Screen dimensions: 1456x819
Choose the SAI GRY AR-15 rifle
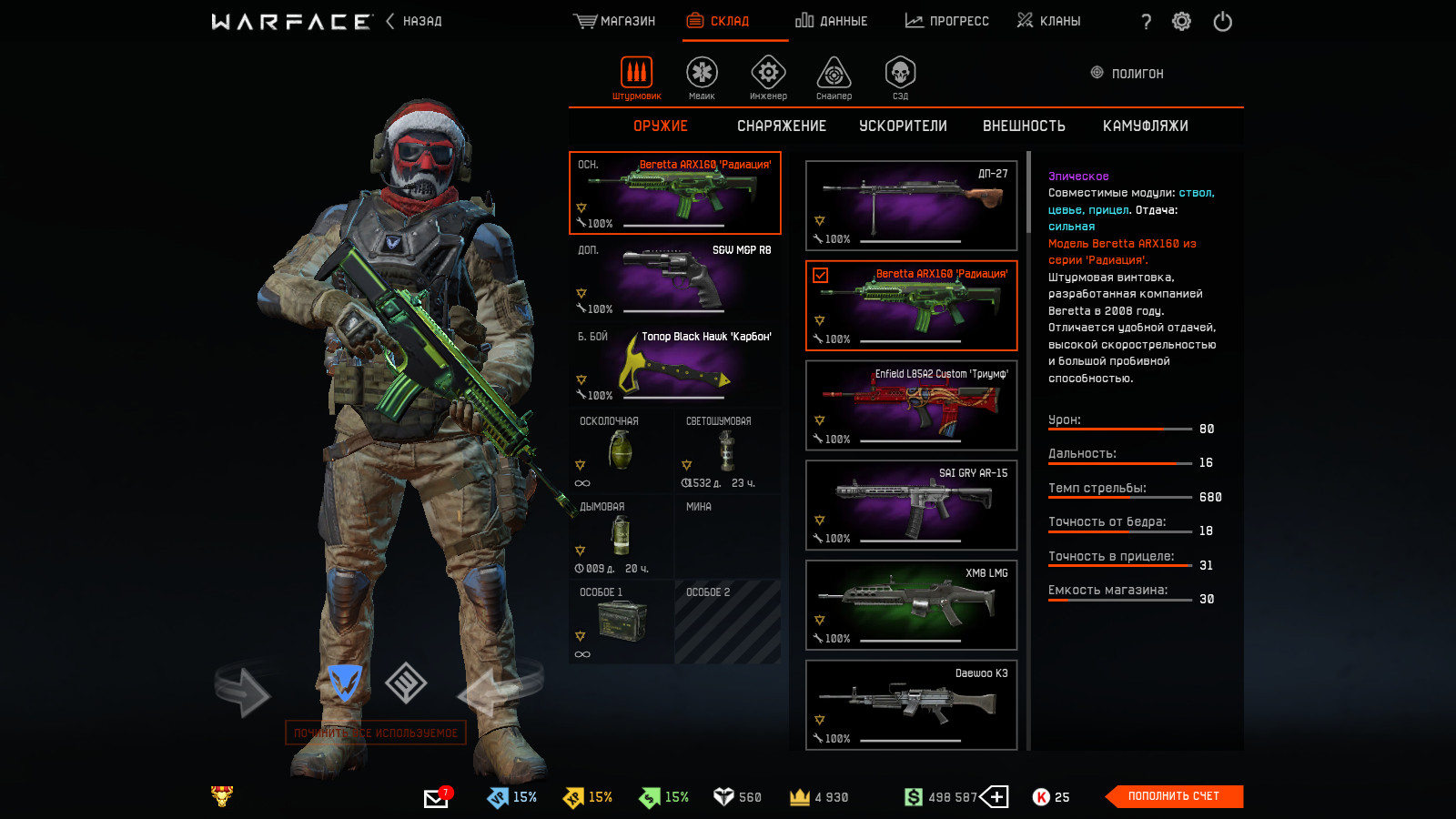[911, 505]
